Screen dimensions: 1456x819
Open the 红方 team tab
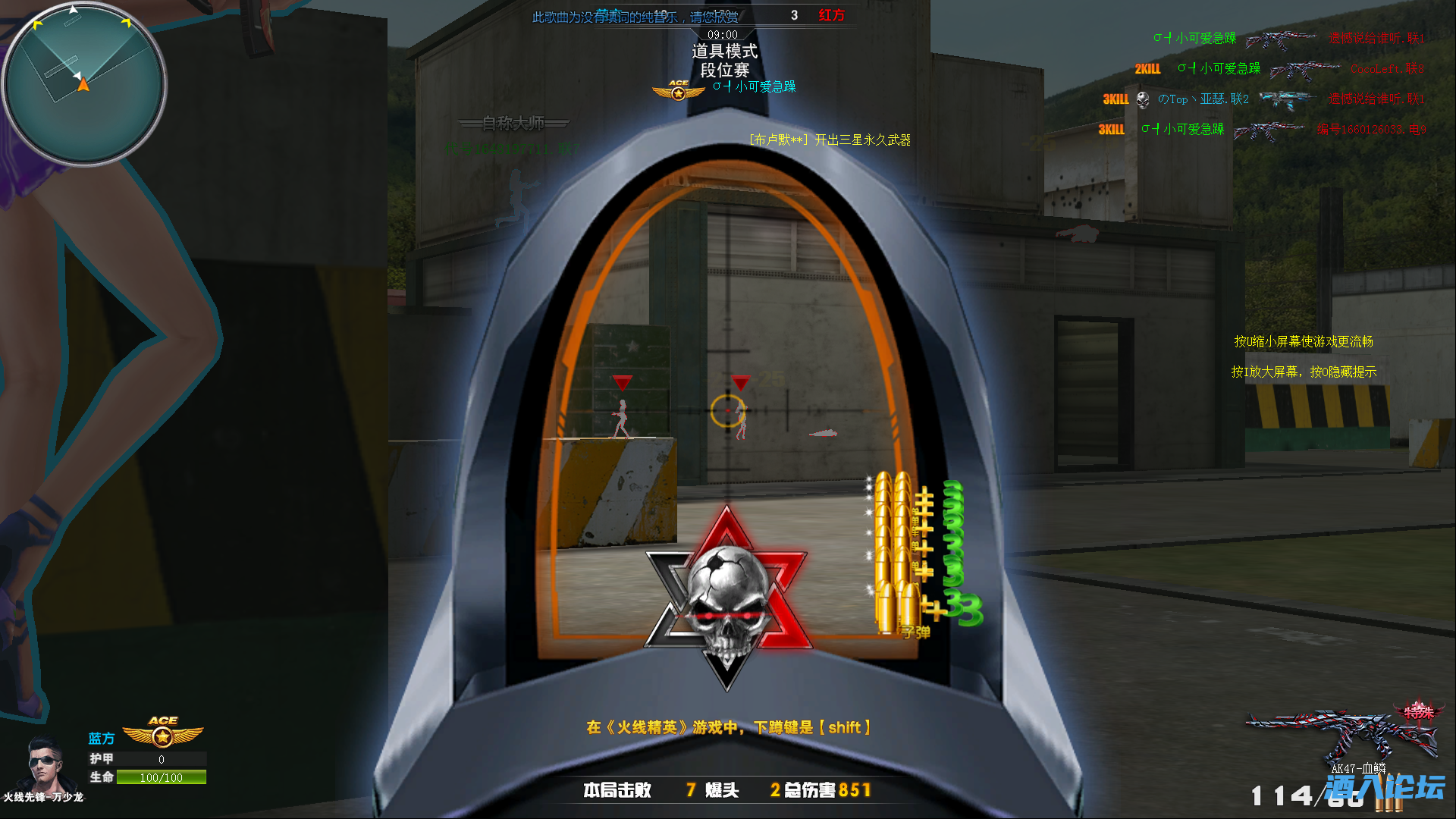pos(832,15)
